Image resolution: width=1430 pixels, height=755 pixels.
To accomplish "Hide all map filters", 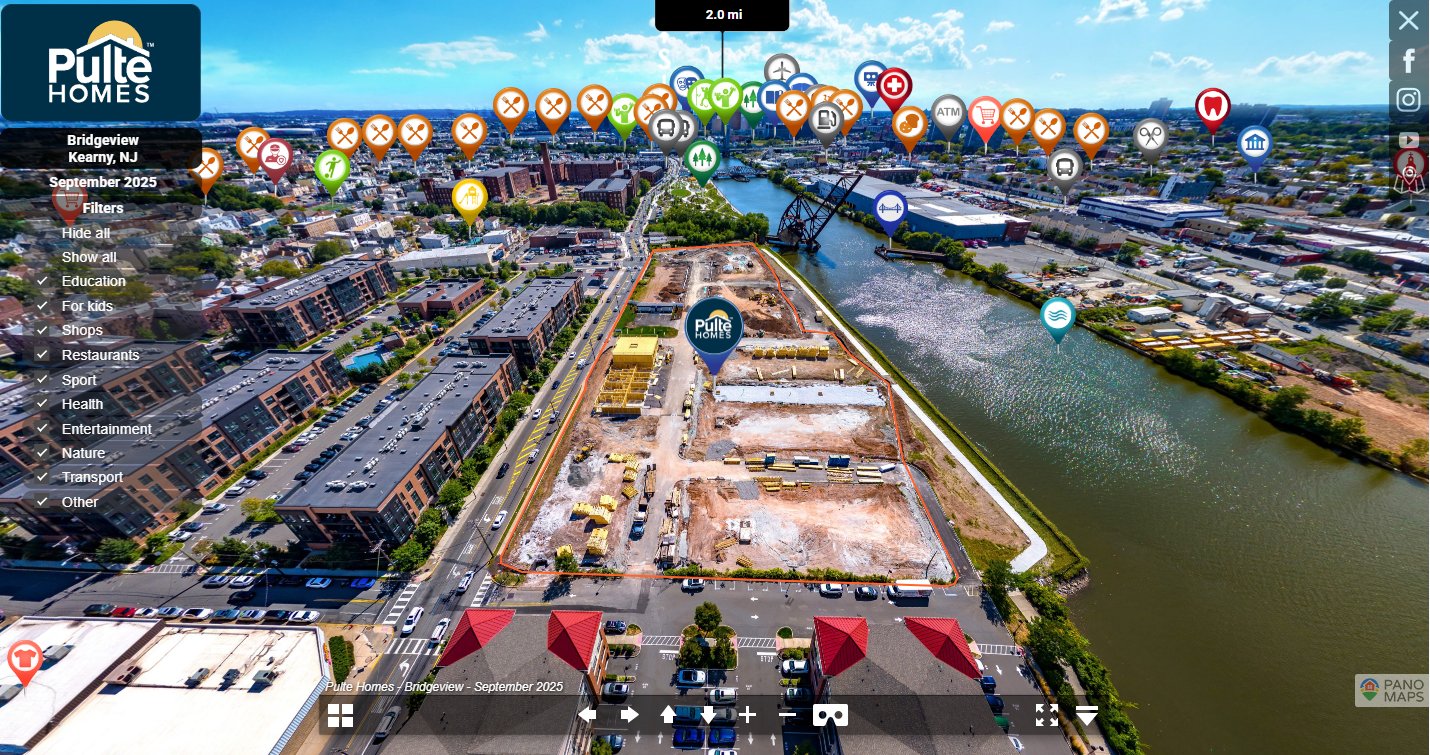I will point(86,233).
